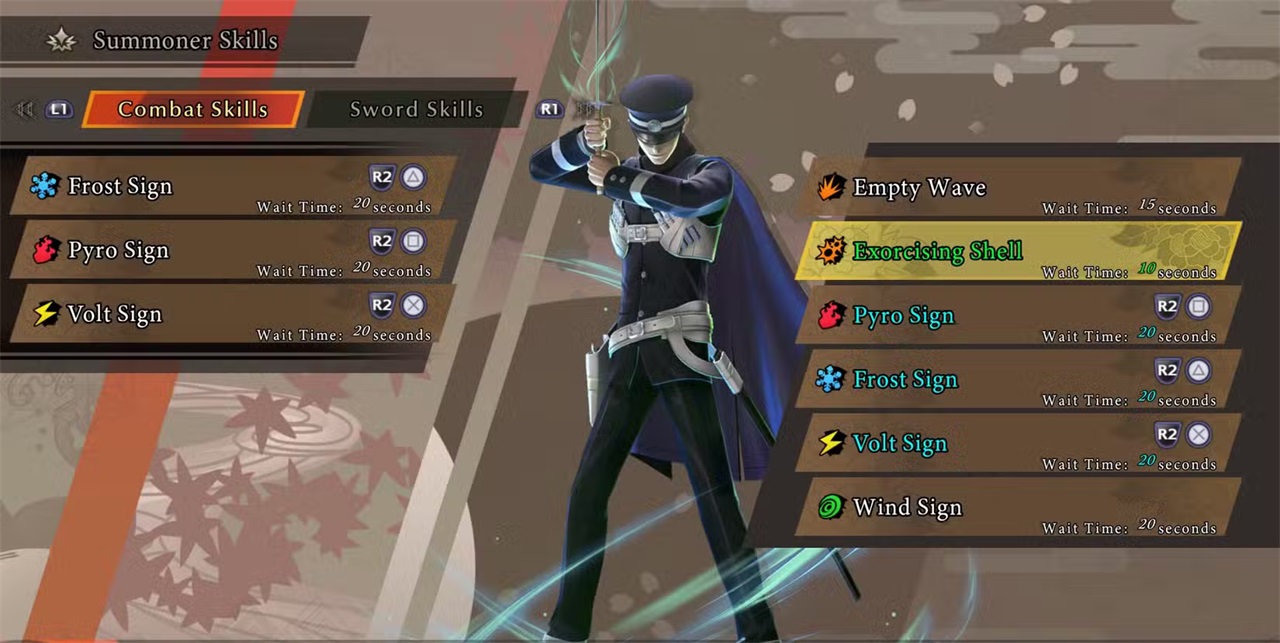The width and height of the screenshot is (1280, 643).
Task: Choose the Empty Wave skill
Action: (1018, 188)
